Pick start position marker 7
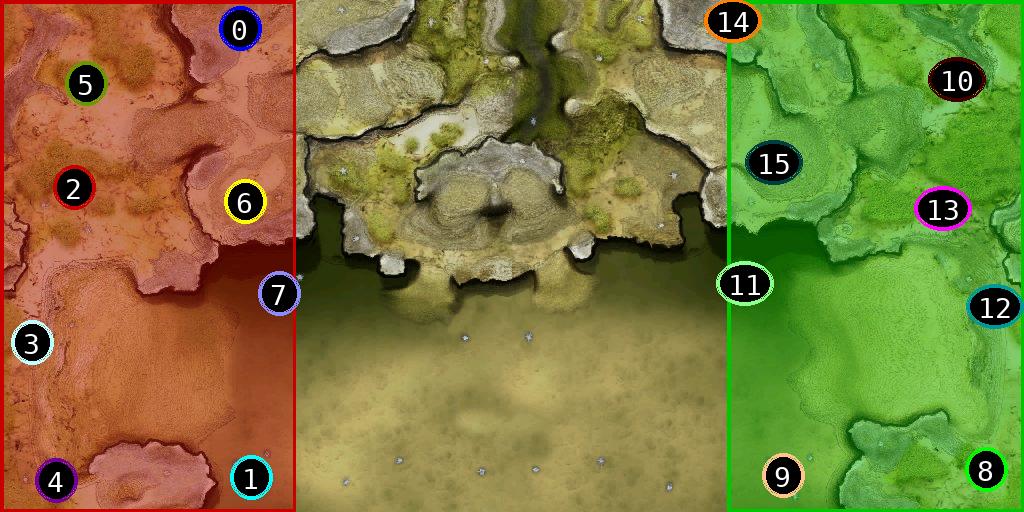Viewport: 1024px width, 512px height. 279,294
